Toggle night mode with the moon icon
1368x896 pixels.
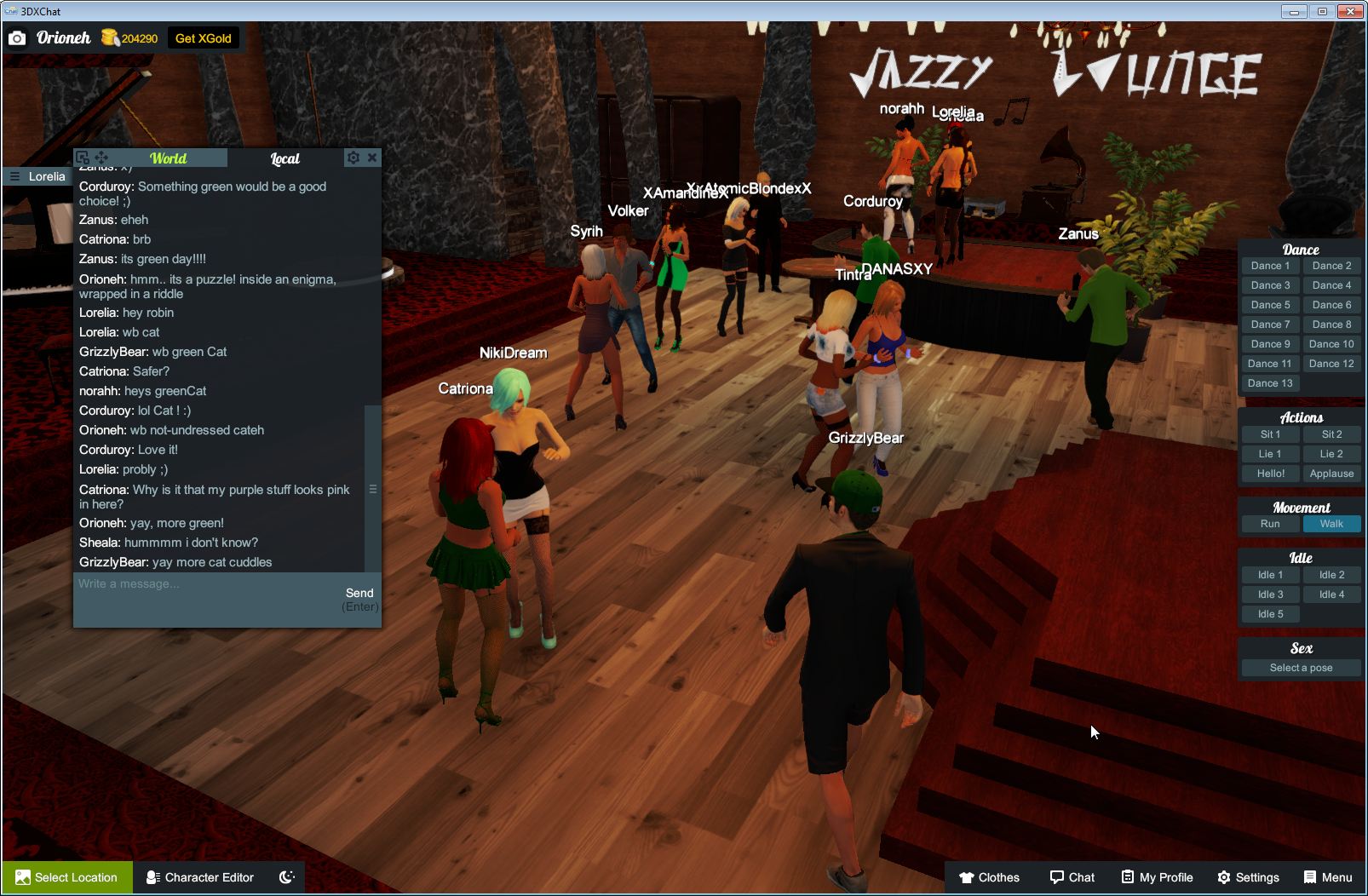(286, 877)
